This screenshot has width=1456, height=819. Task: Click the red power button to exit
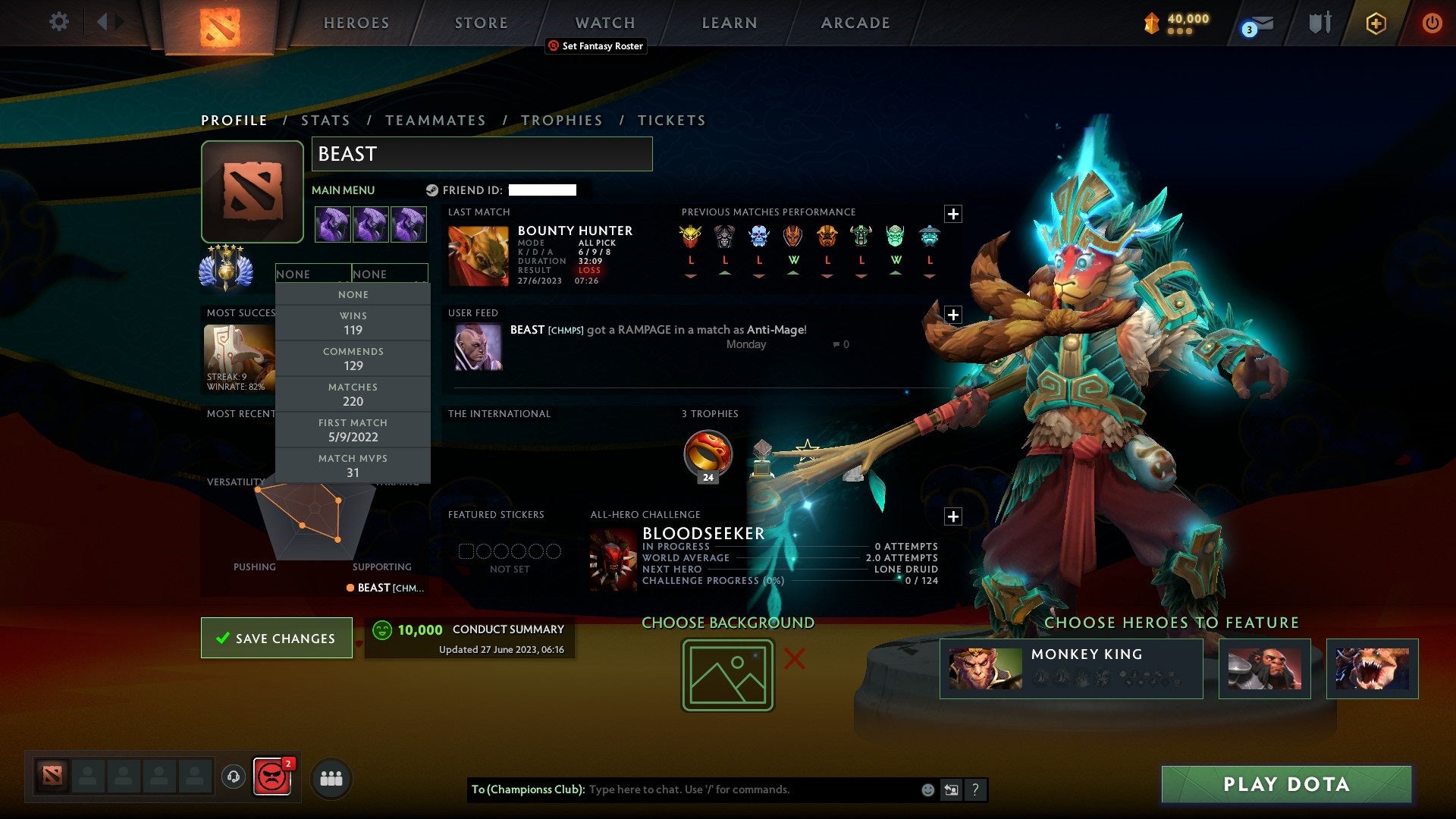[x=1432, y=23]
